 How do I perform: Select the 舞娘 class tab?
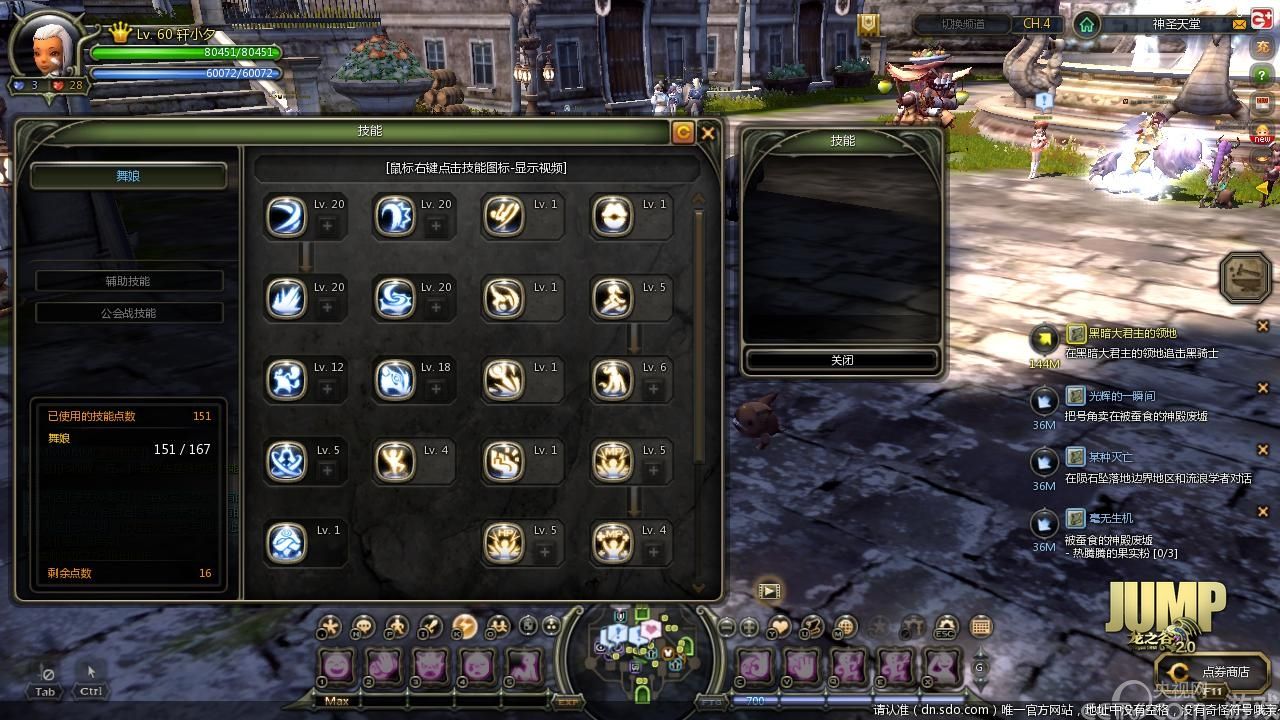coord(128,176)
